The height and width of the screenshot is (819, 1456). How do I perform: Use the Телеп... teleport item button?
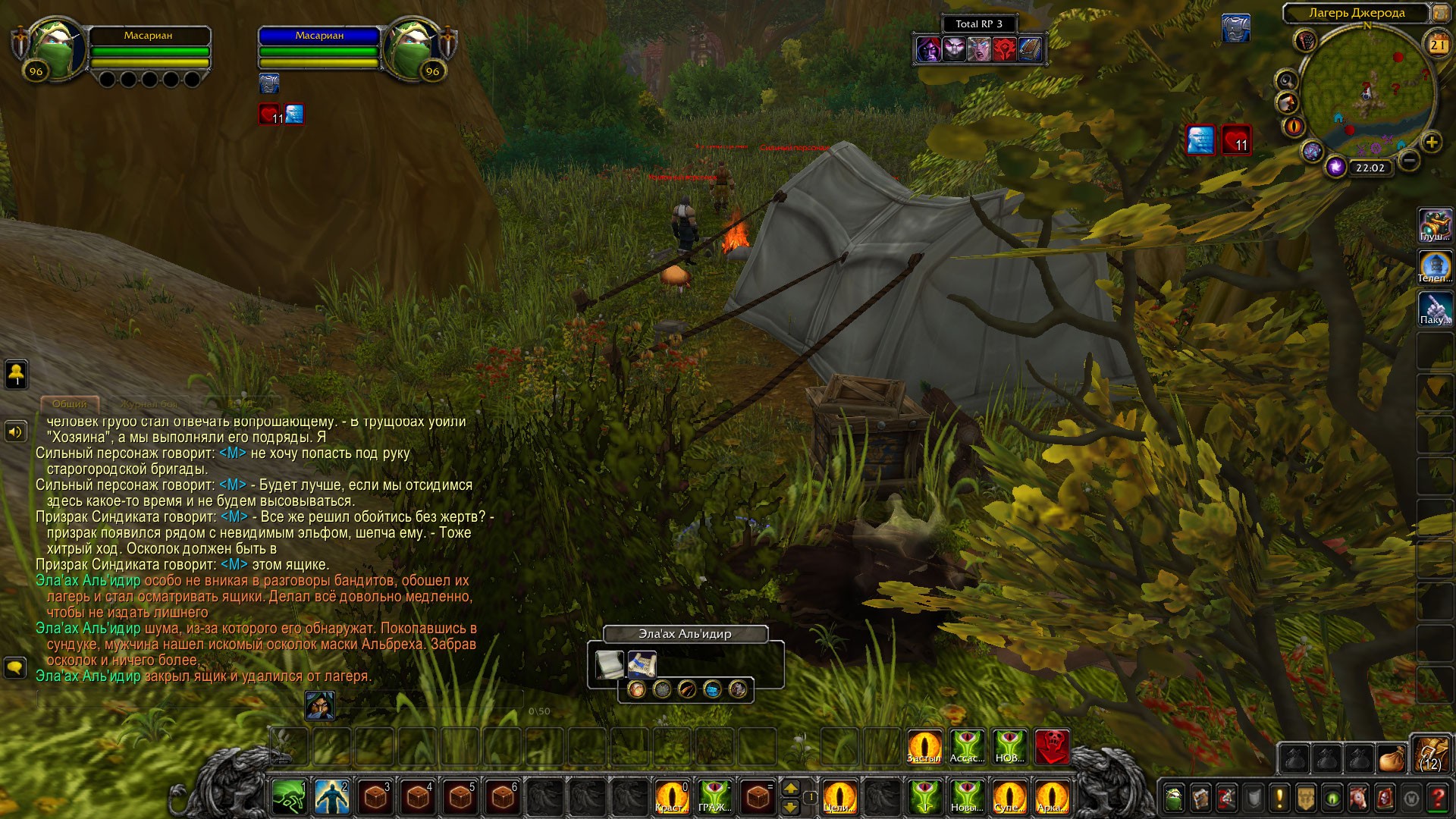pos(1435,267)
